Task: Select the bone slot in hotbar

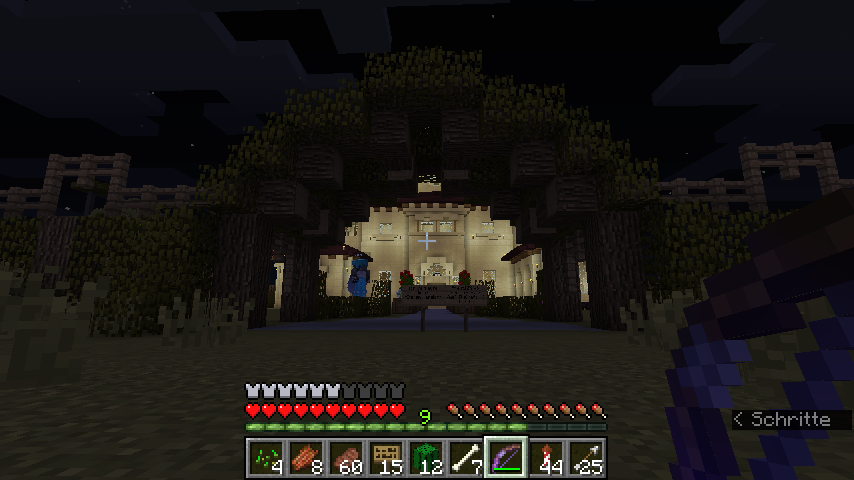Action: pos(466,458)
